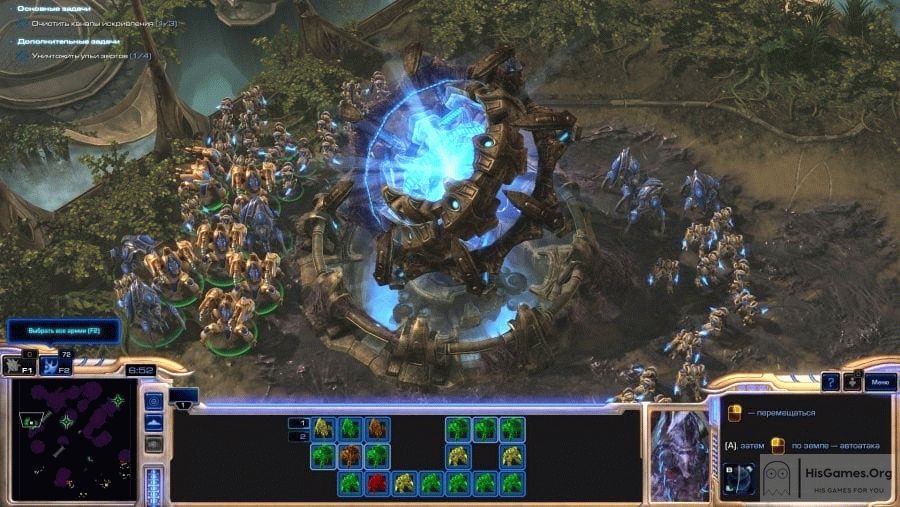Open the button left of Меню
Viewport: 900px width, 507px height.
point(852,381)
